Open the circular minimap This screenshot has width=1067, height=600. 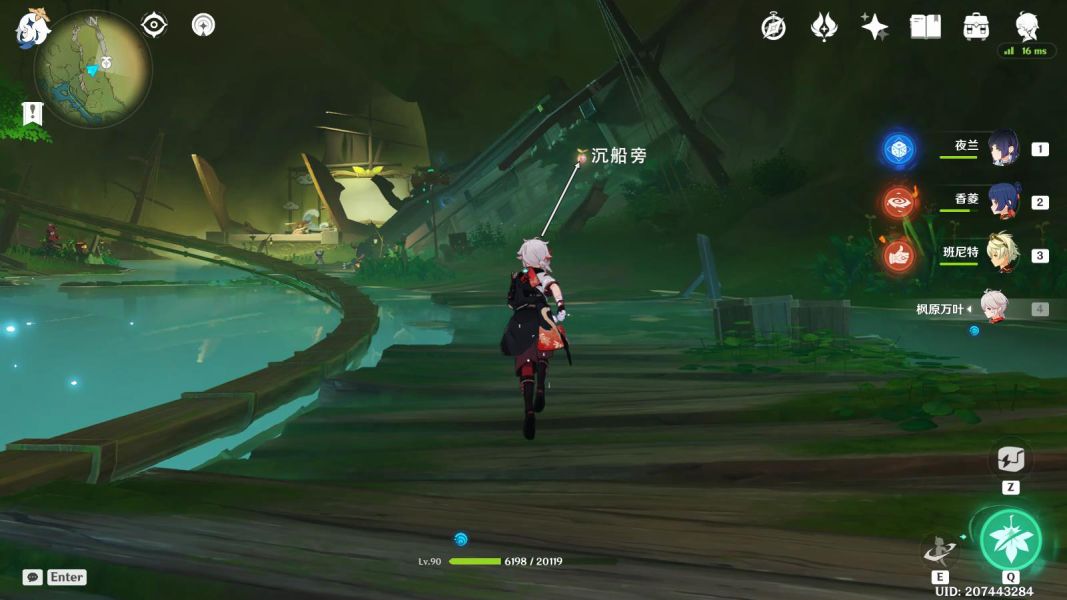(x=93, y=69)
